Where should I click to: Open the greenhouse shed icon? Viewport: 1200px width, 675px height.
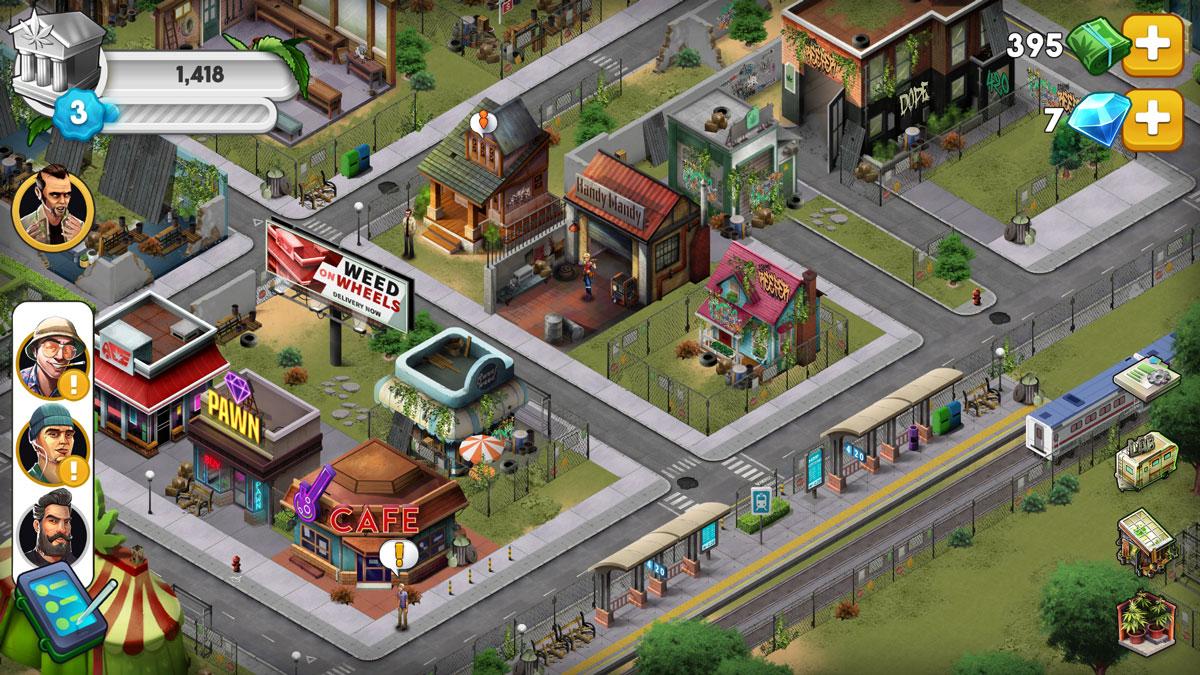click(1147, 540)
